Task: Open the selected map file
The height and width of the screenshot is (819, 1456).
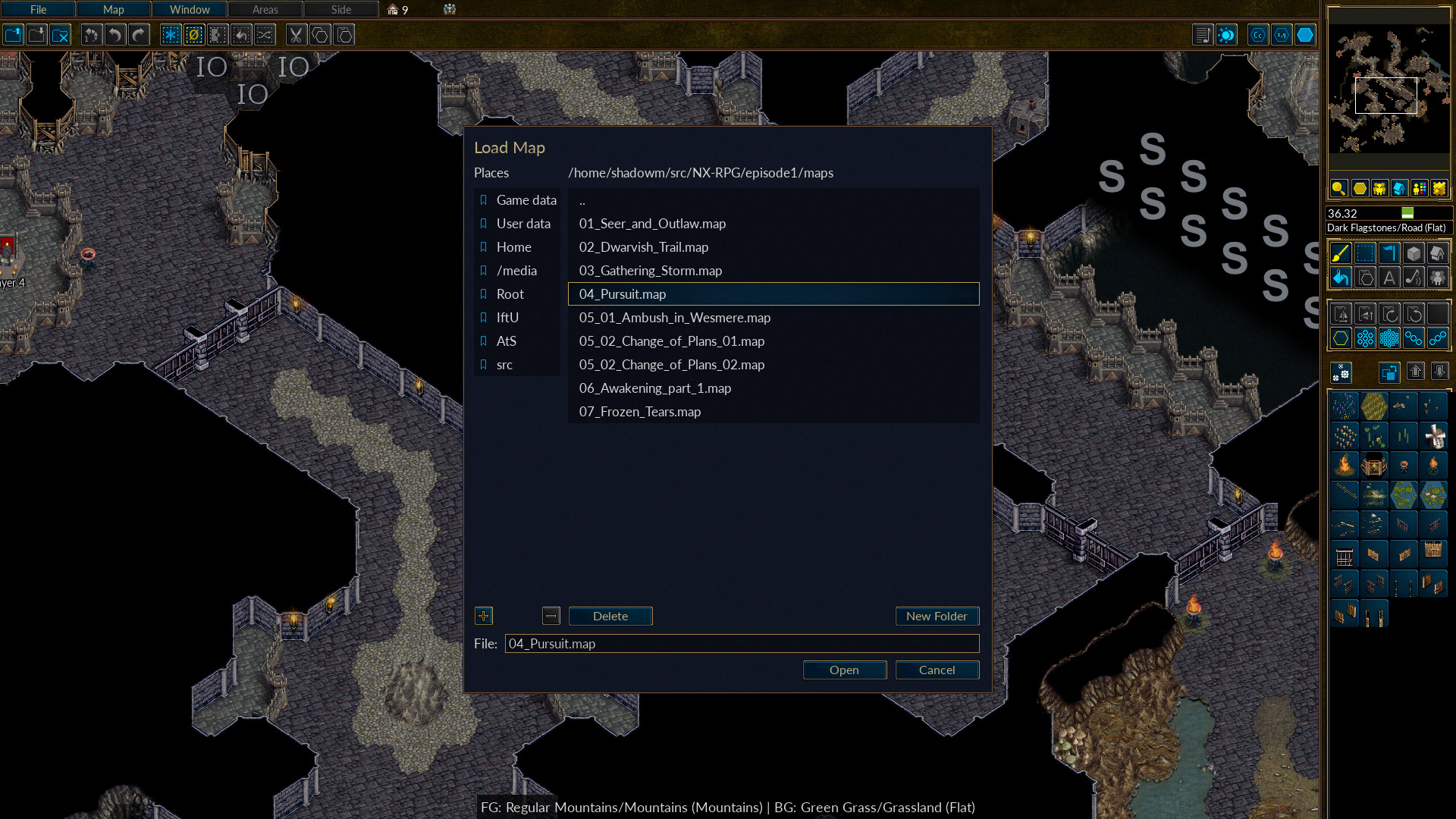Action: coord(844,670)
